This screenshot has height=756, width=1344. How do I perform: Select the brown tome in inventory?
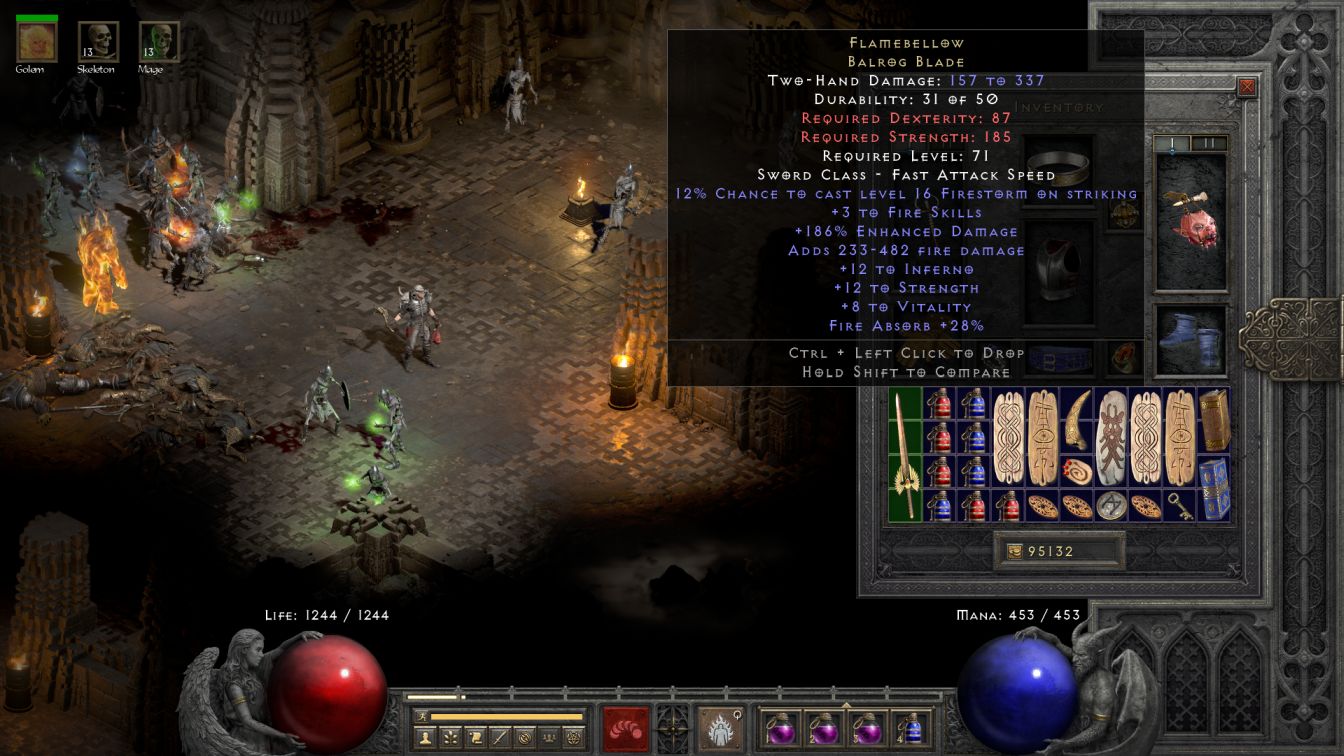point(1214,421)
